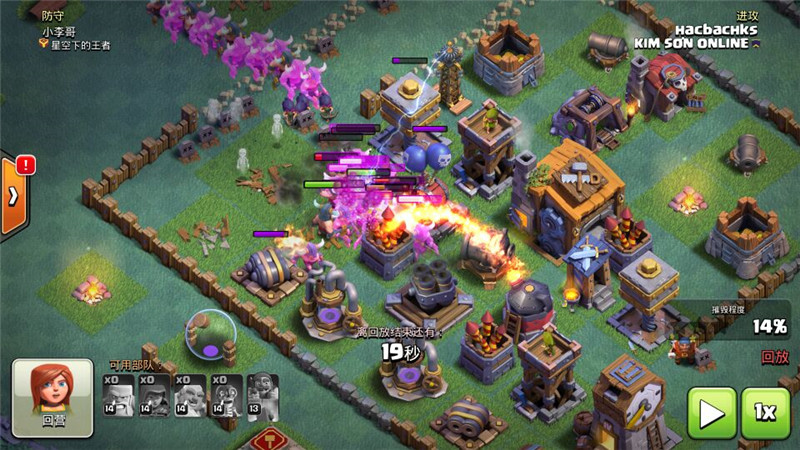Change replay speed with the 1x button
This screenshot has height=450, width=800.
click(x=765, y=413)
